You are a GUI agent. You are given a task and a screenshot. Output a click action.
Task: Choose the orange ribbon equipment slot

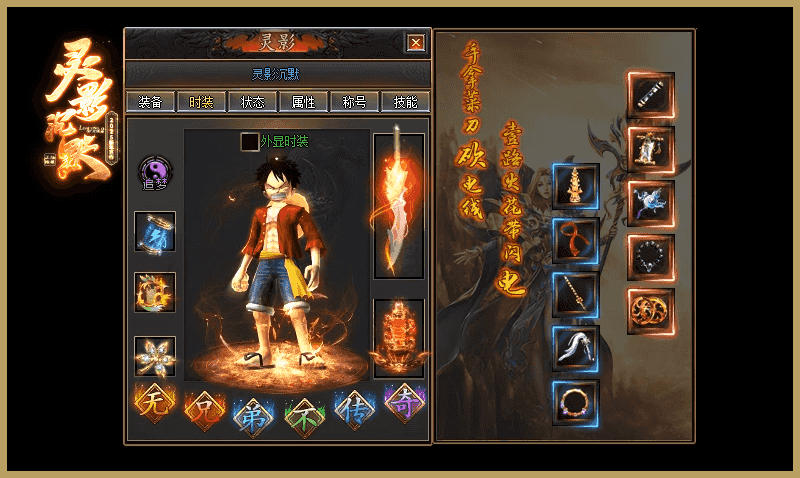pos(576,241)
